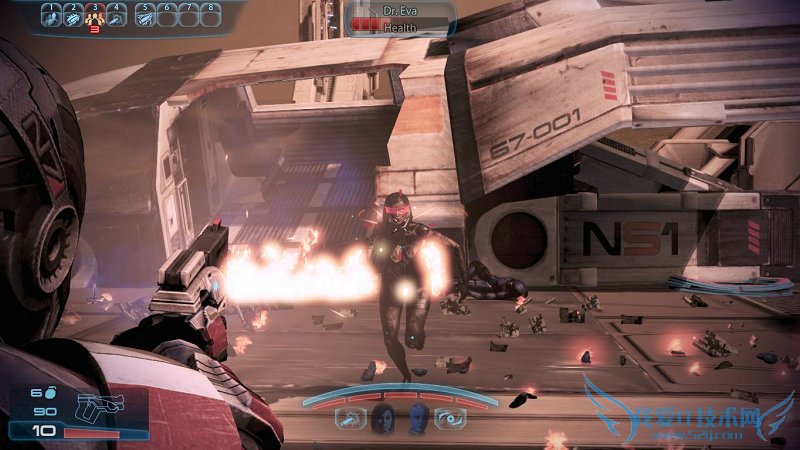Select the blue asari squadmate portrait
The image size is (800, 450).
tap(418, 420)
